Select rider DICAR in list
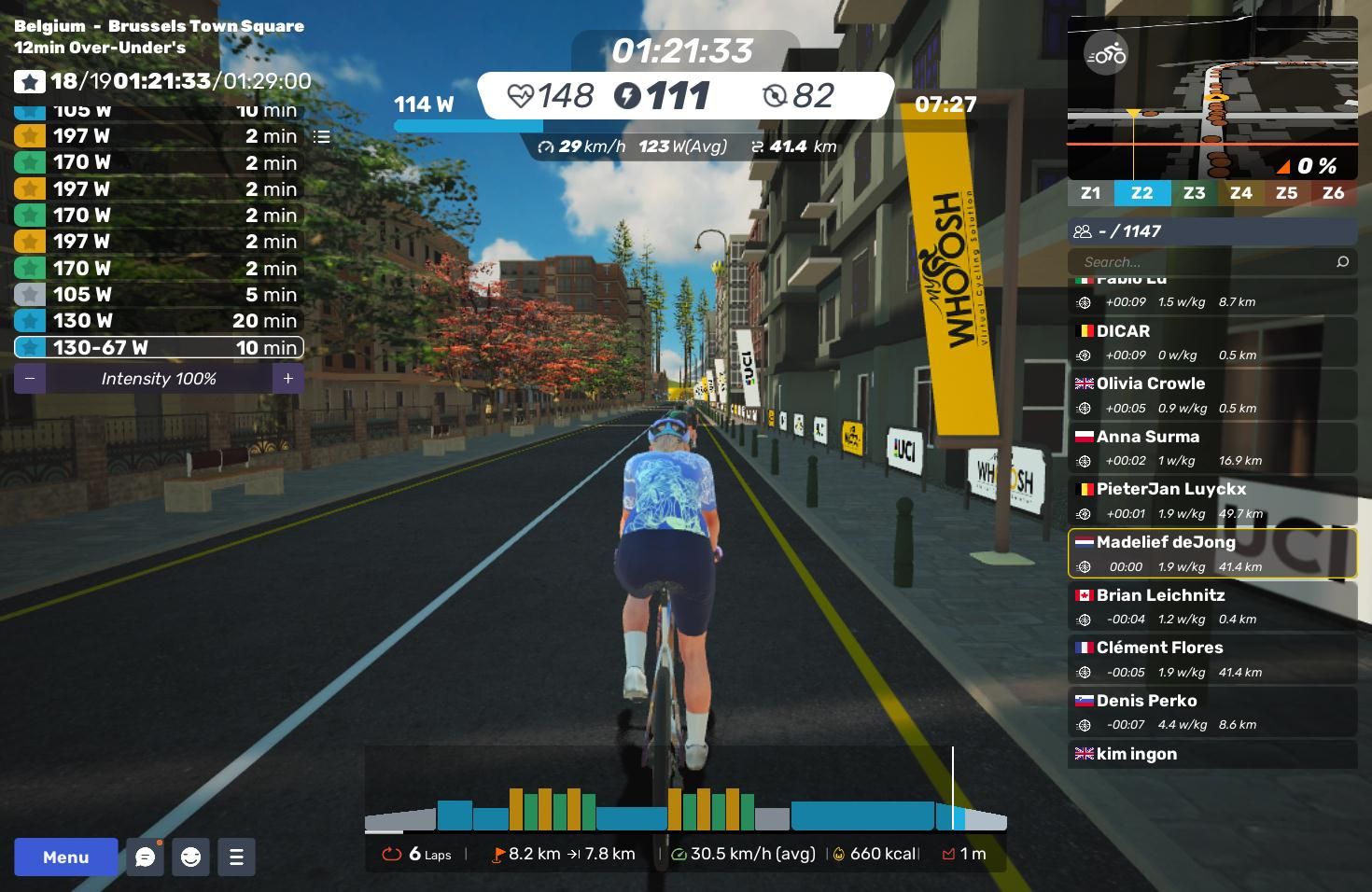The height and width of the screenshot is (892, 1372). (1211, 342)
